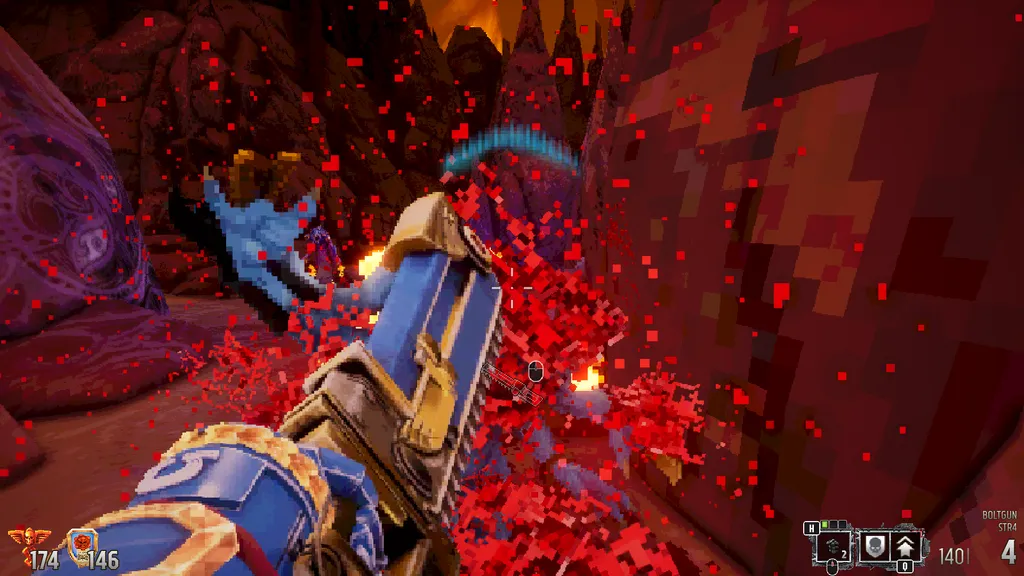1024x576 pixels.
Task: Activate the double-chevron arrow ability slot
Action: coord(907,546)
